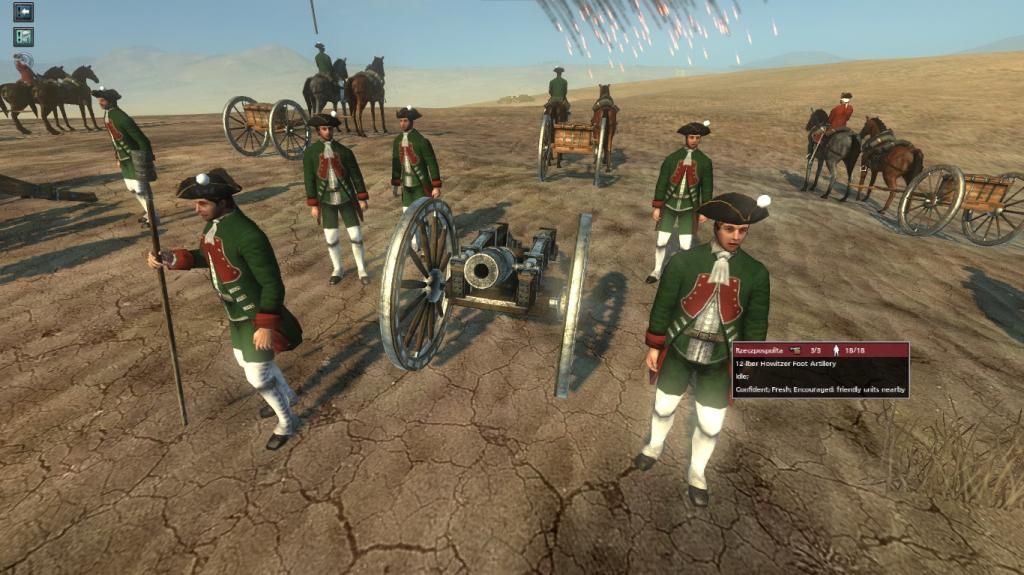
Task: Click the white arrow notification icon
Action: [x=23, y=12]
